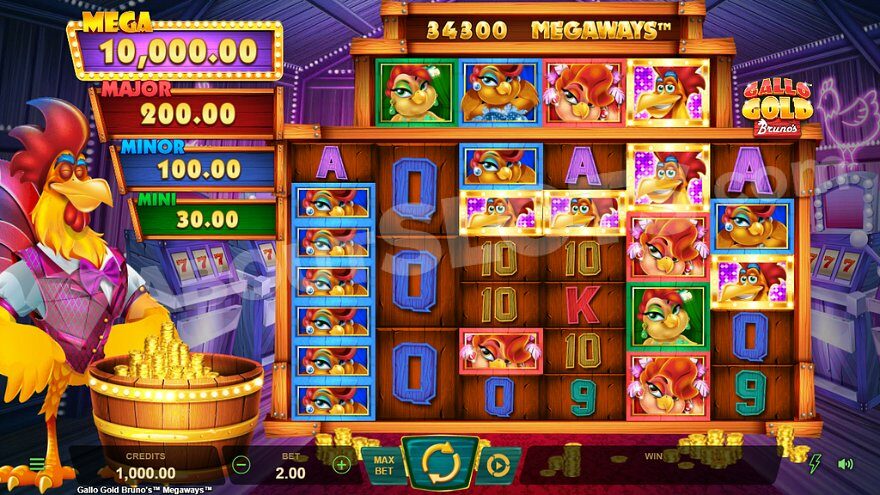
Task: Set the bet to Max Bet
Action: (x=383, y=465)
